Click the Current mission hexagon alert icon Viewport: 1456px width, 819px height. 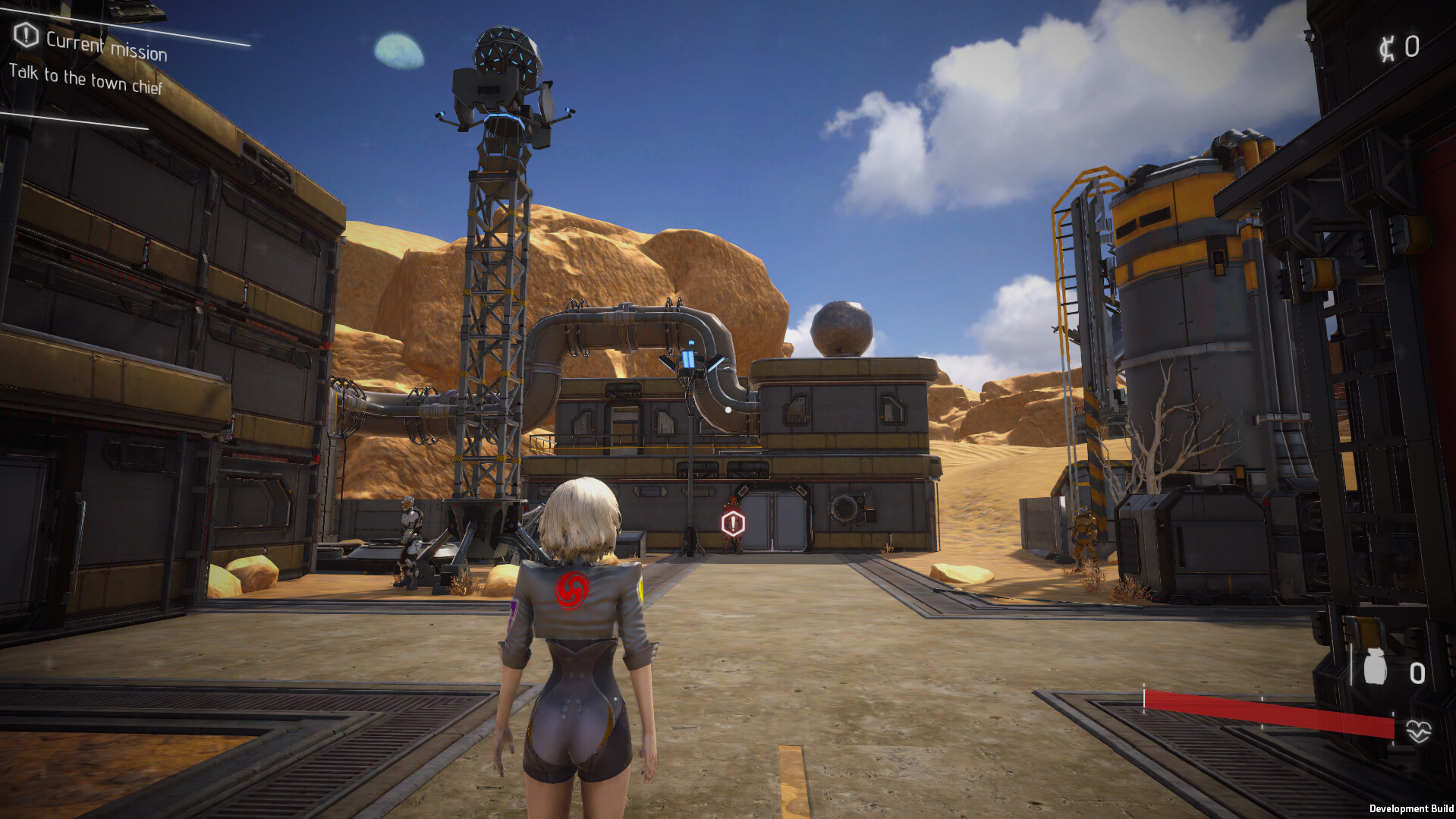[27, 35]
